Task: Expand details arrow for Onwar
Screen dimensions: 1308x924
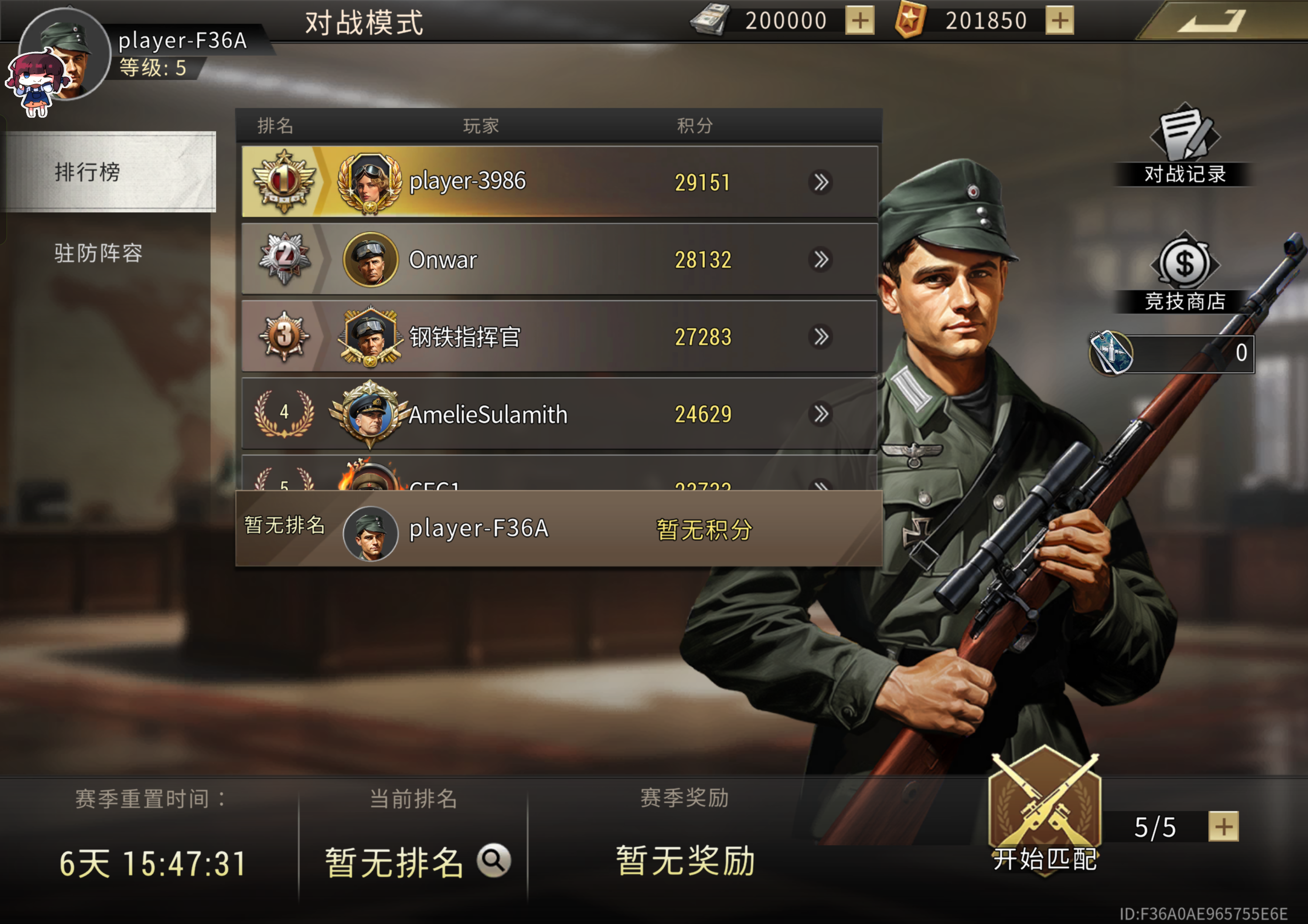Action: pos(821,260)
